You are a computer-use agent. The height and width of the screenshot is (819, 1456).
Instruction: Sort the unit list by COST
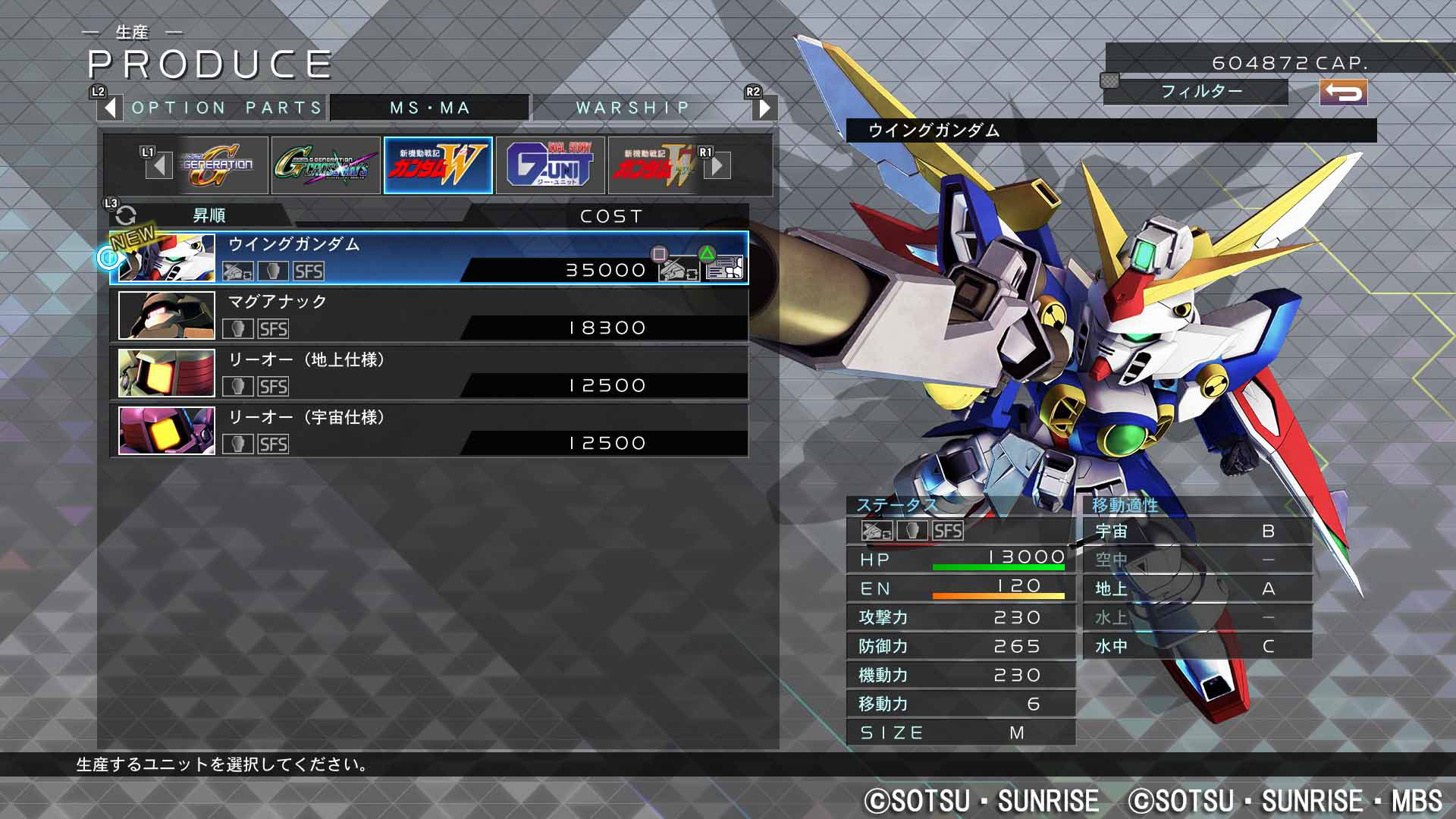pos(610,216)
